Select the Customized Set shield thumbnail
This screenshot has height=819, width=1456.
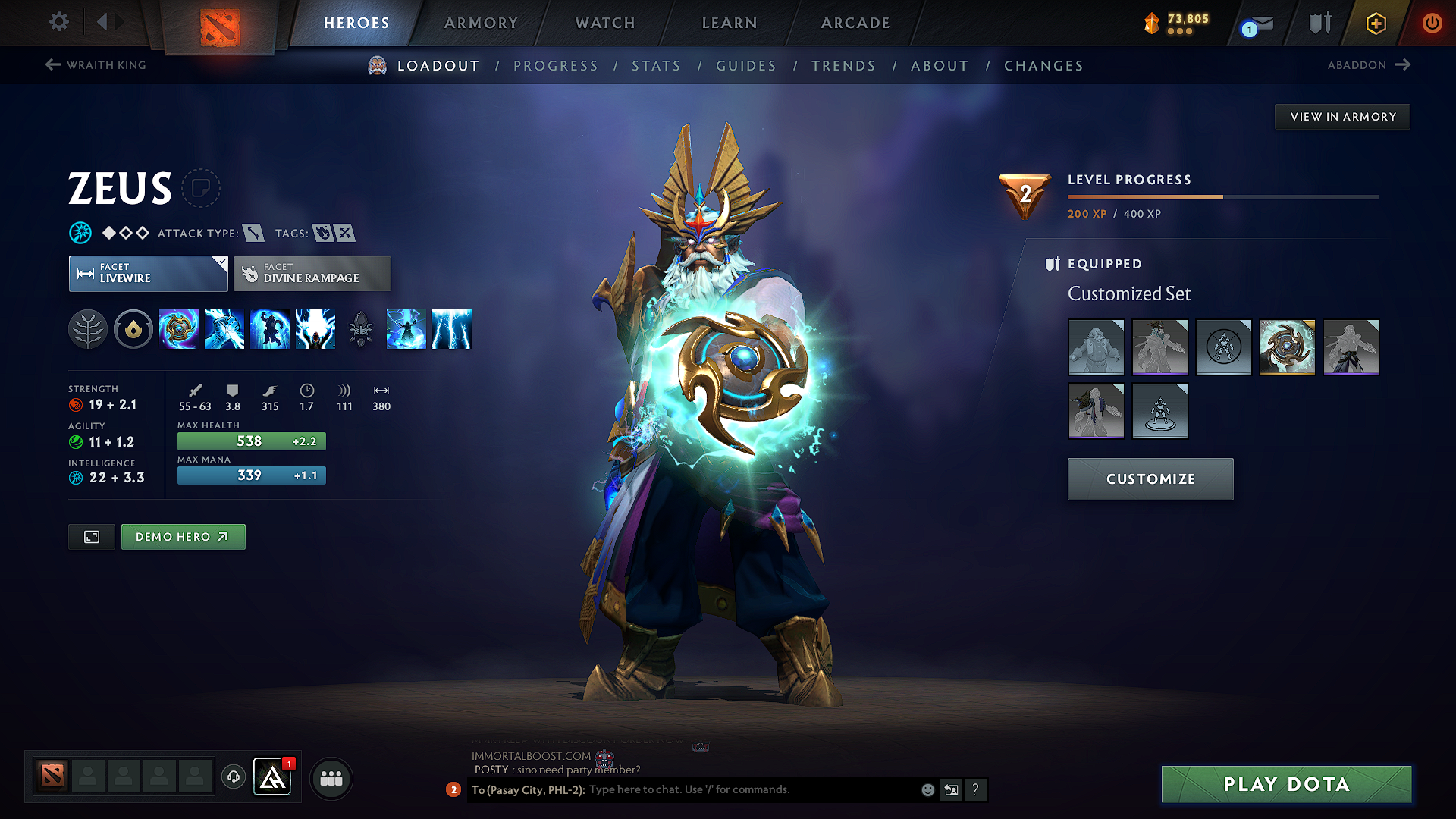pos(1287,347)
